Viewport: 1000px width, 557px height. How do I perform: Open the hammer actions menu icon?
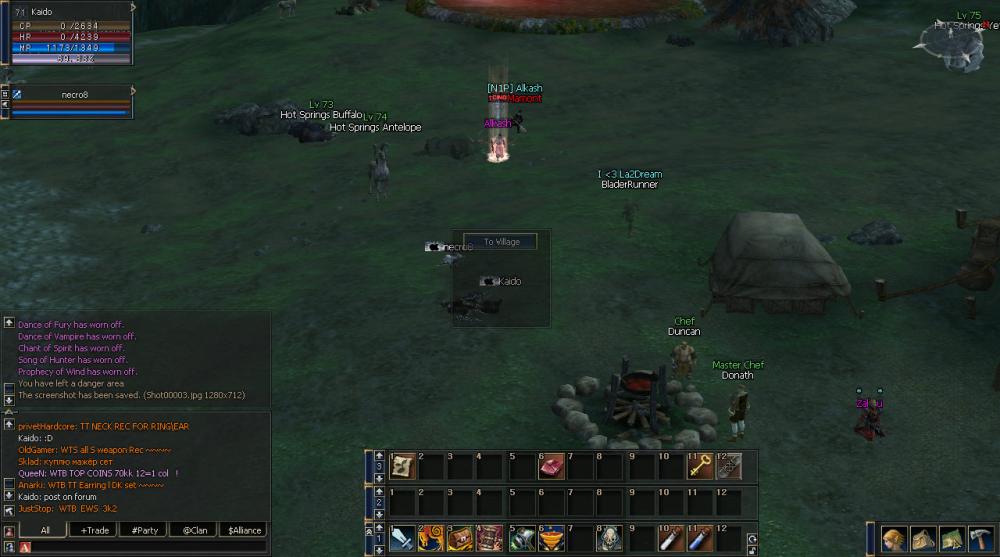click(980, 539)
